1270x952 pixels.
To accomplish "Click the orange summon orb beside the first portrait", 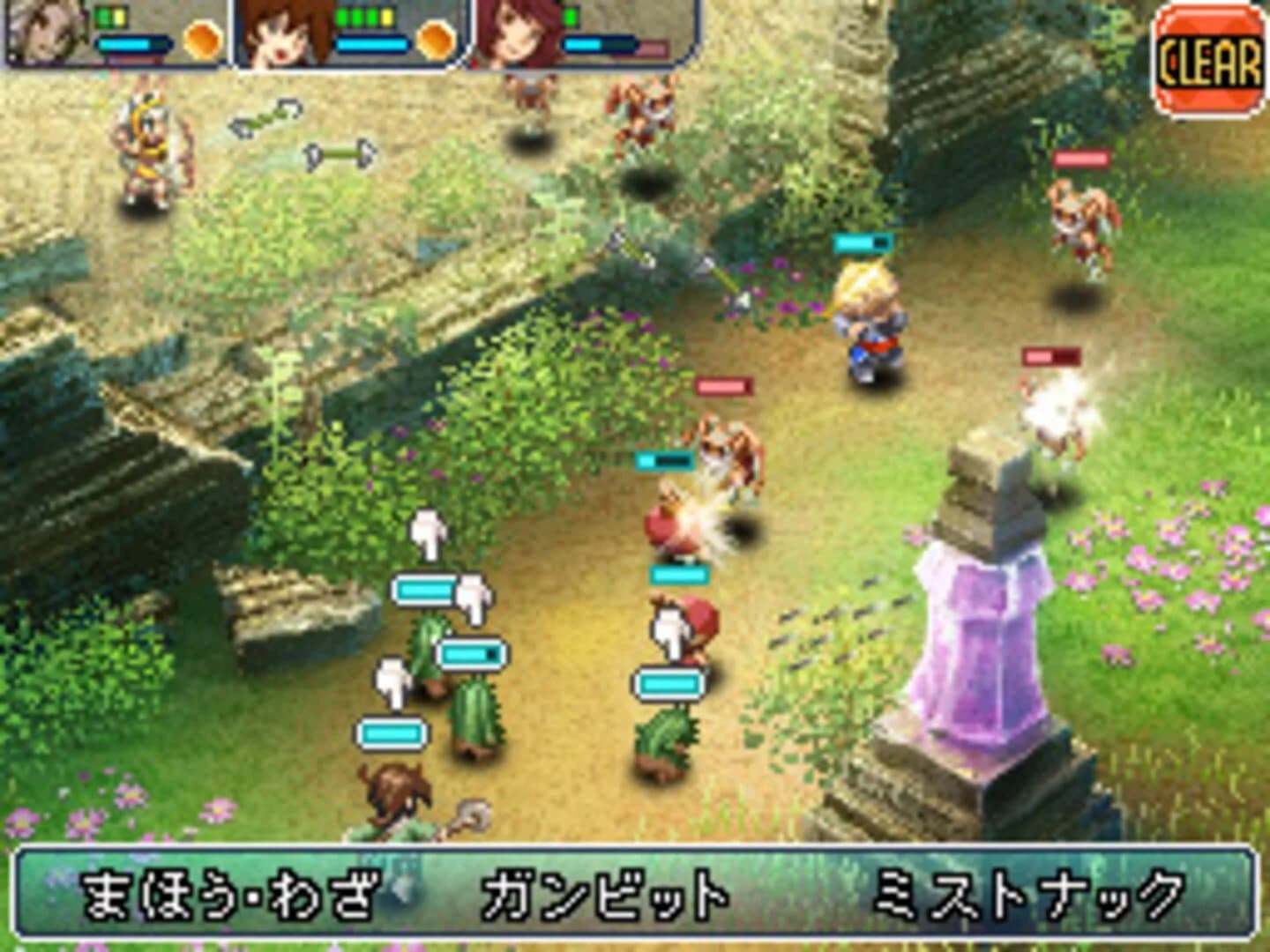I will click(x=202, y=39).
